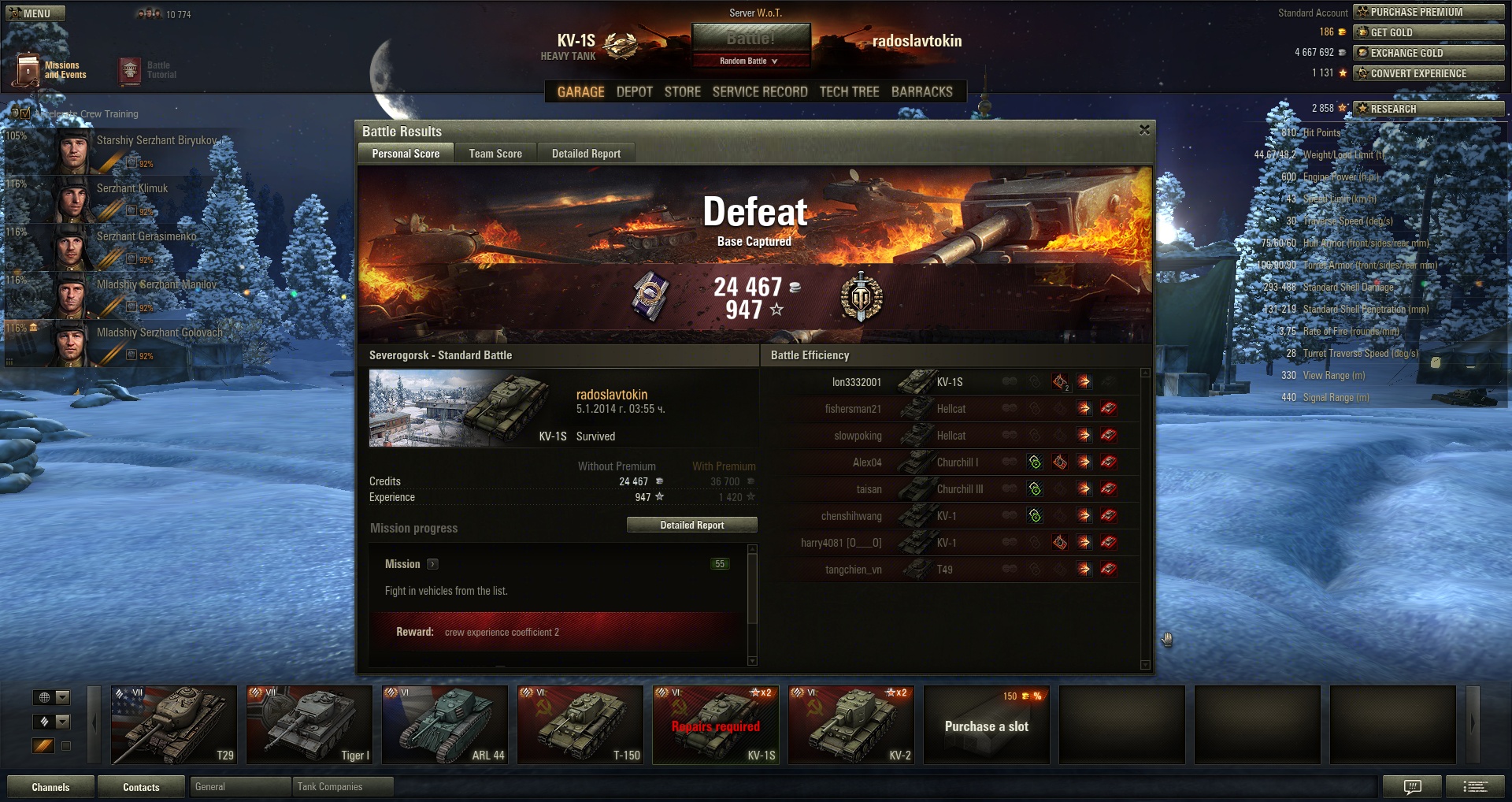1512x802 pixels.
Task: Open the TECH TREE
Action: click(x=849, y=92)
